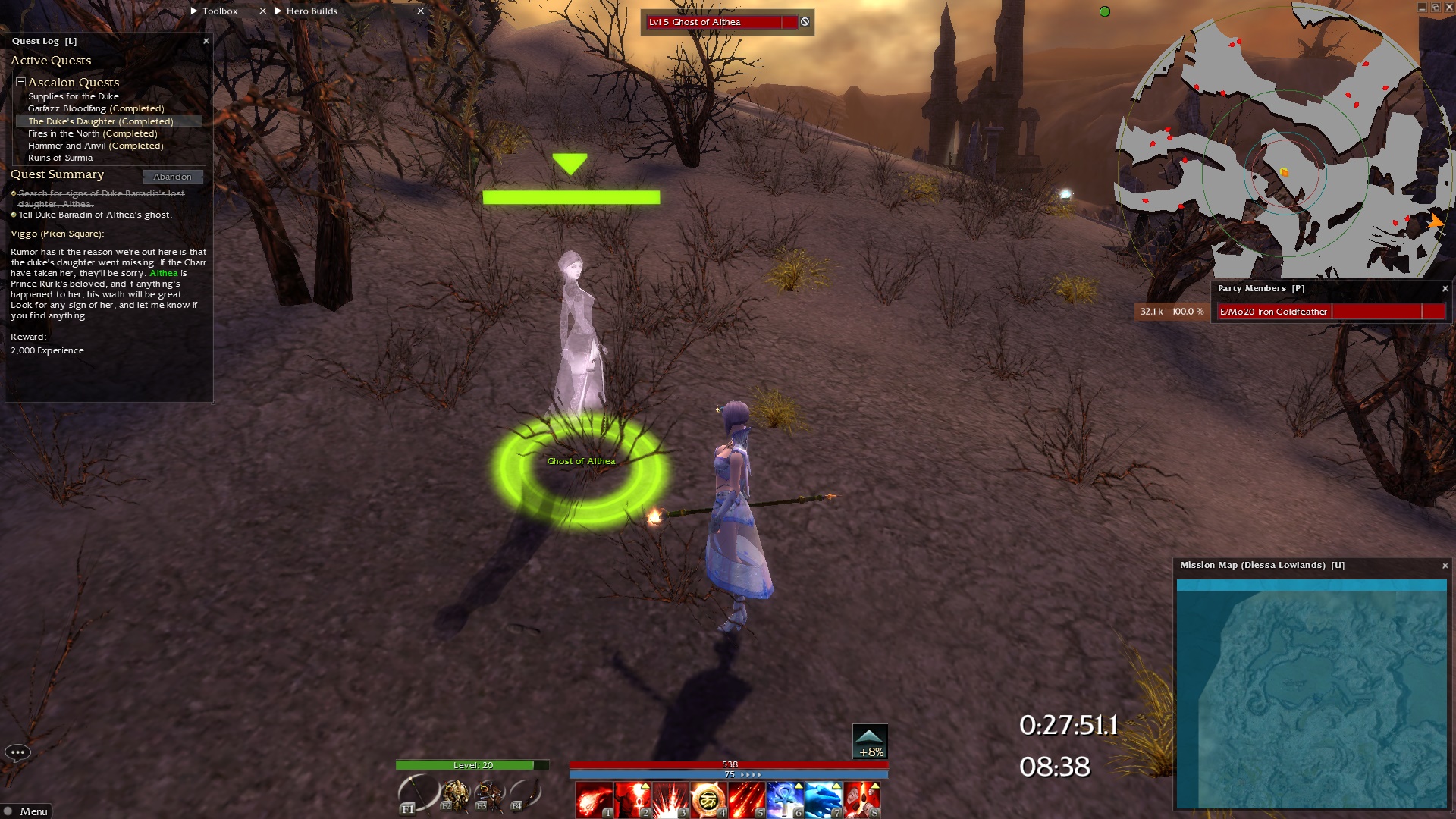Collapse the Ascalon Quests group
Screen dimensions: 1456x819
click(x=21, y=82)
